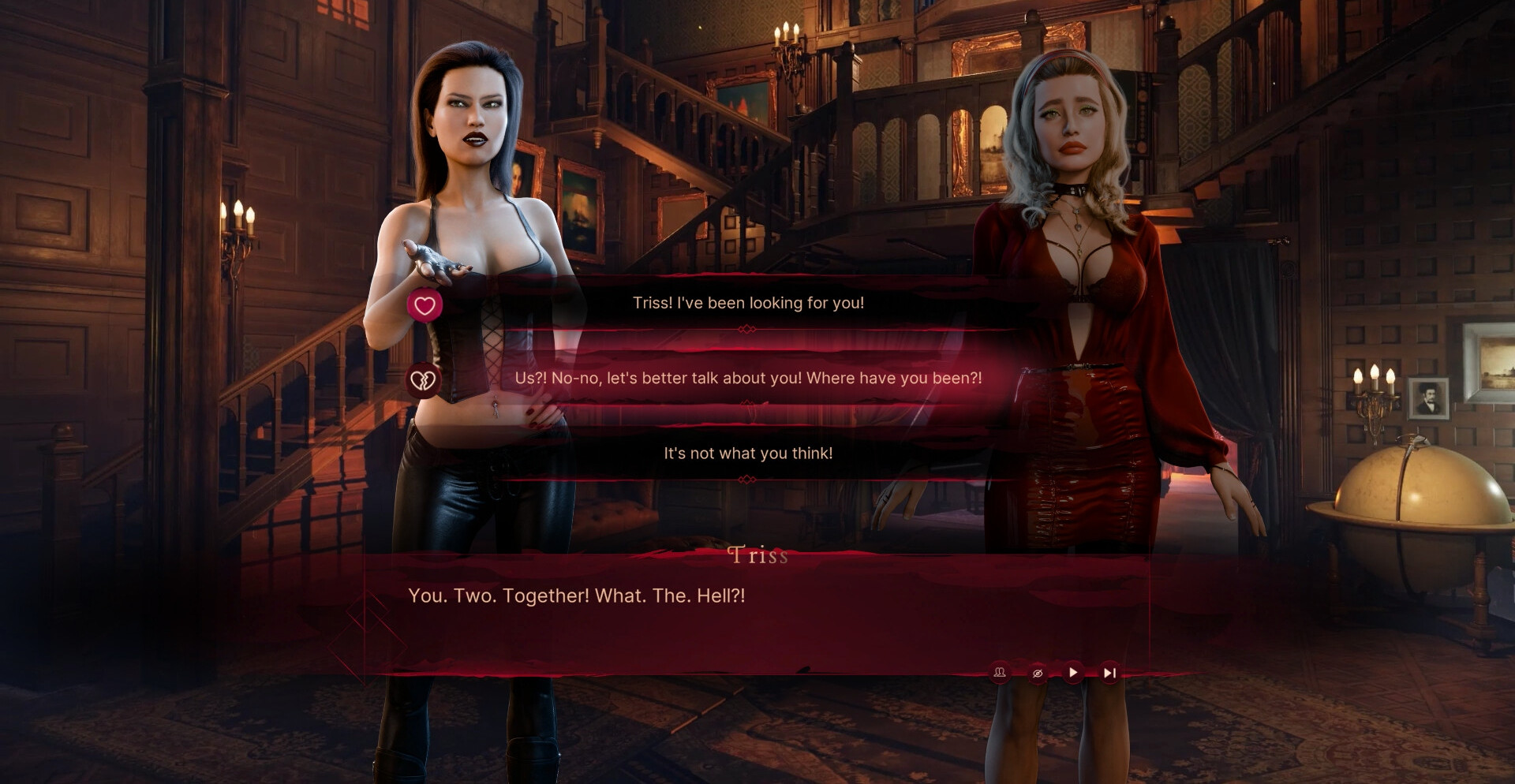This screenshot has height=784, width=1515.
Task: Select the "Us?! No-no, let's better talk" reply
Action: tap(748, 378)
